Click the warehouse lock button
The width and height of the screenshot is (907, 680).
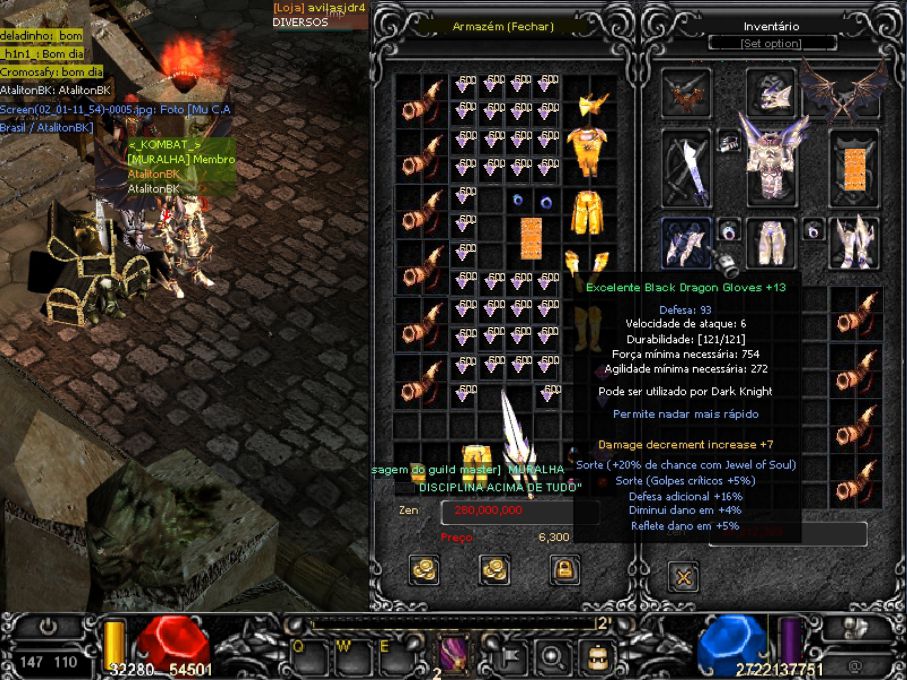565,570
